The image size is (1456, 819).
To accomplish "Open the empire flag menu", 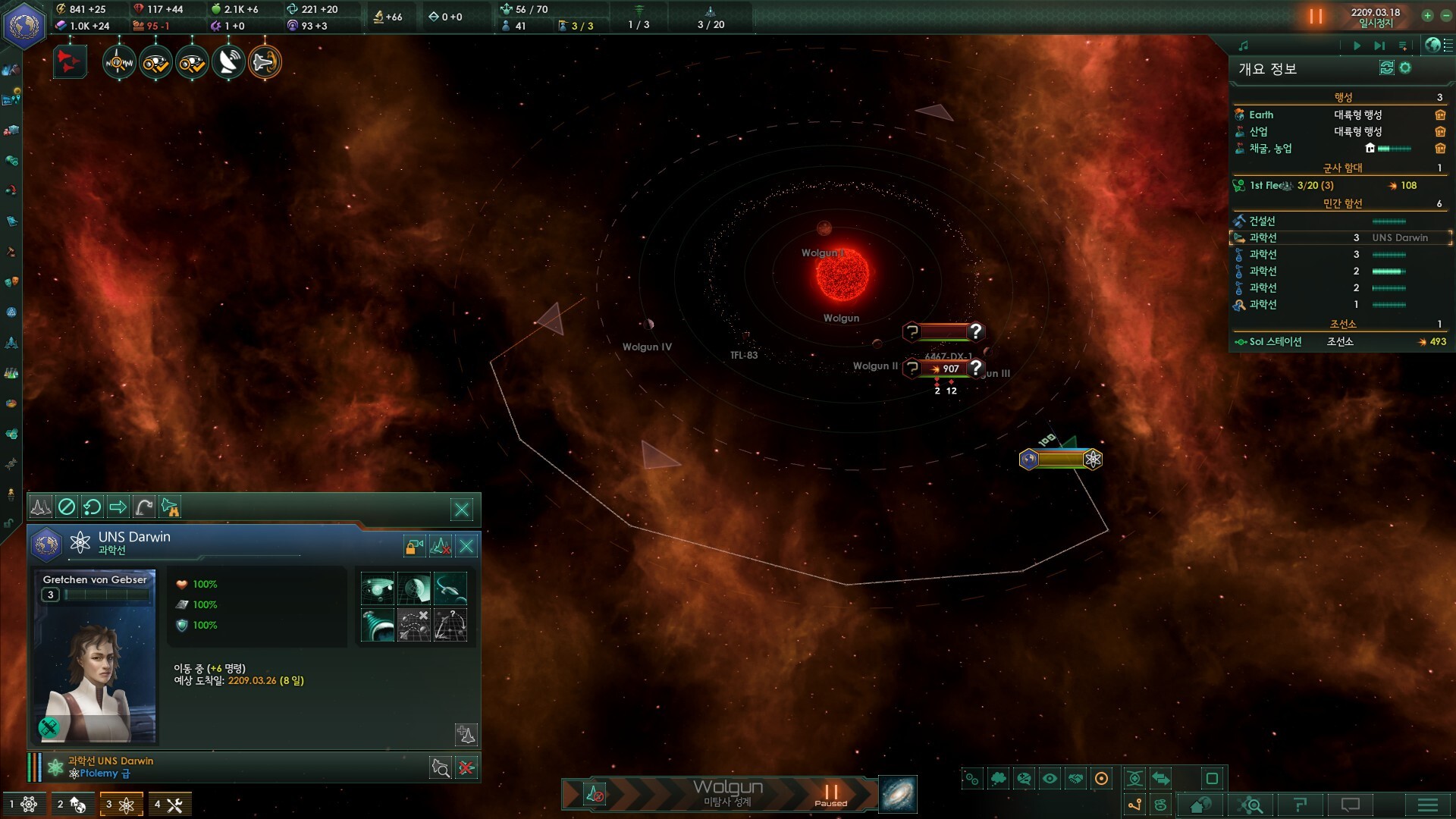I will (24, 24).
